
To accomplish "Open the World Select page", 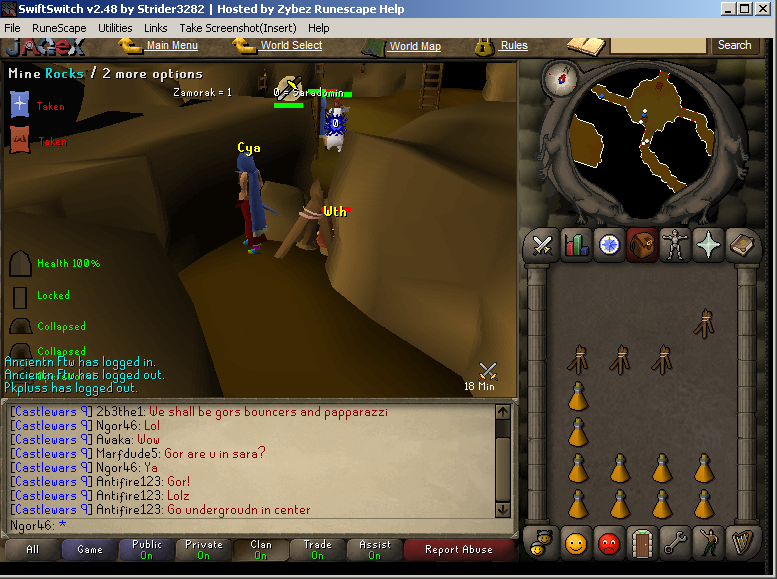I will coord(291,45).
